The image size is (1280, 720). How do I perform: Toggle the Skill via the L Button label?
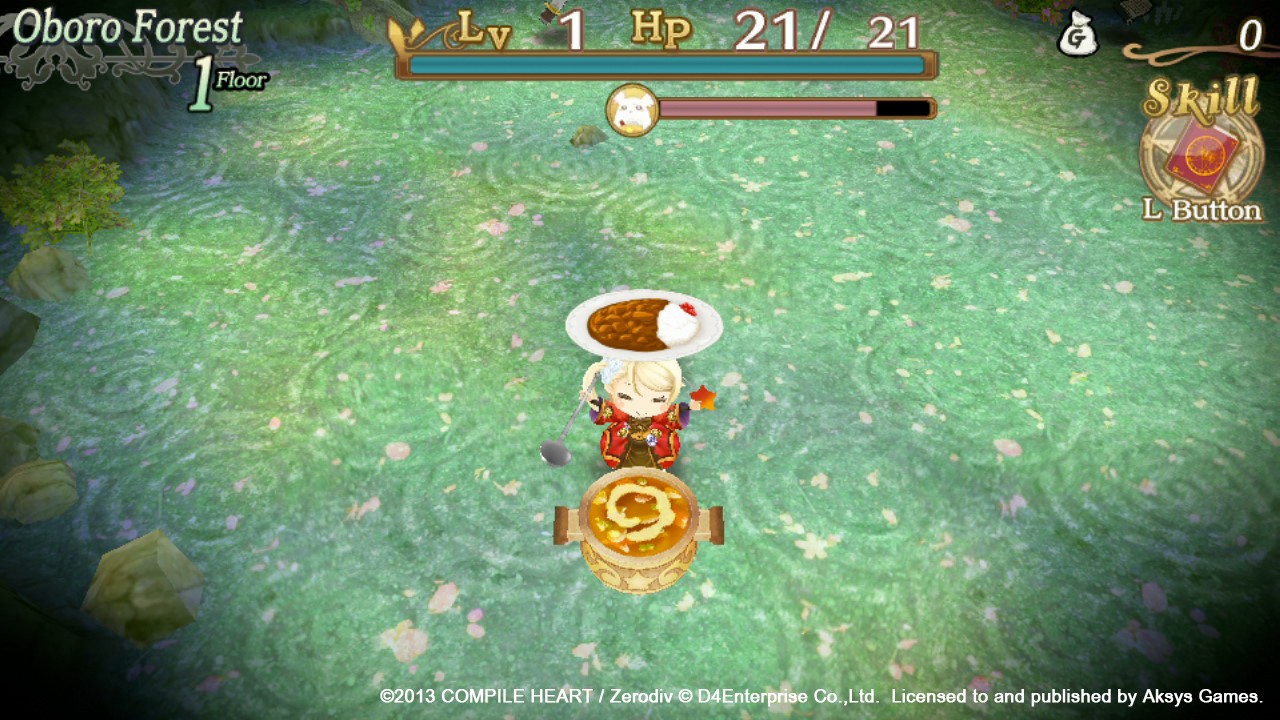click(x=1200, y=211)
